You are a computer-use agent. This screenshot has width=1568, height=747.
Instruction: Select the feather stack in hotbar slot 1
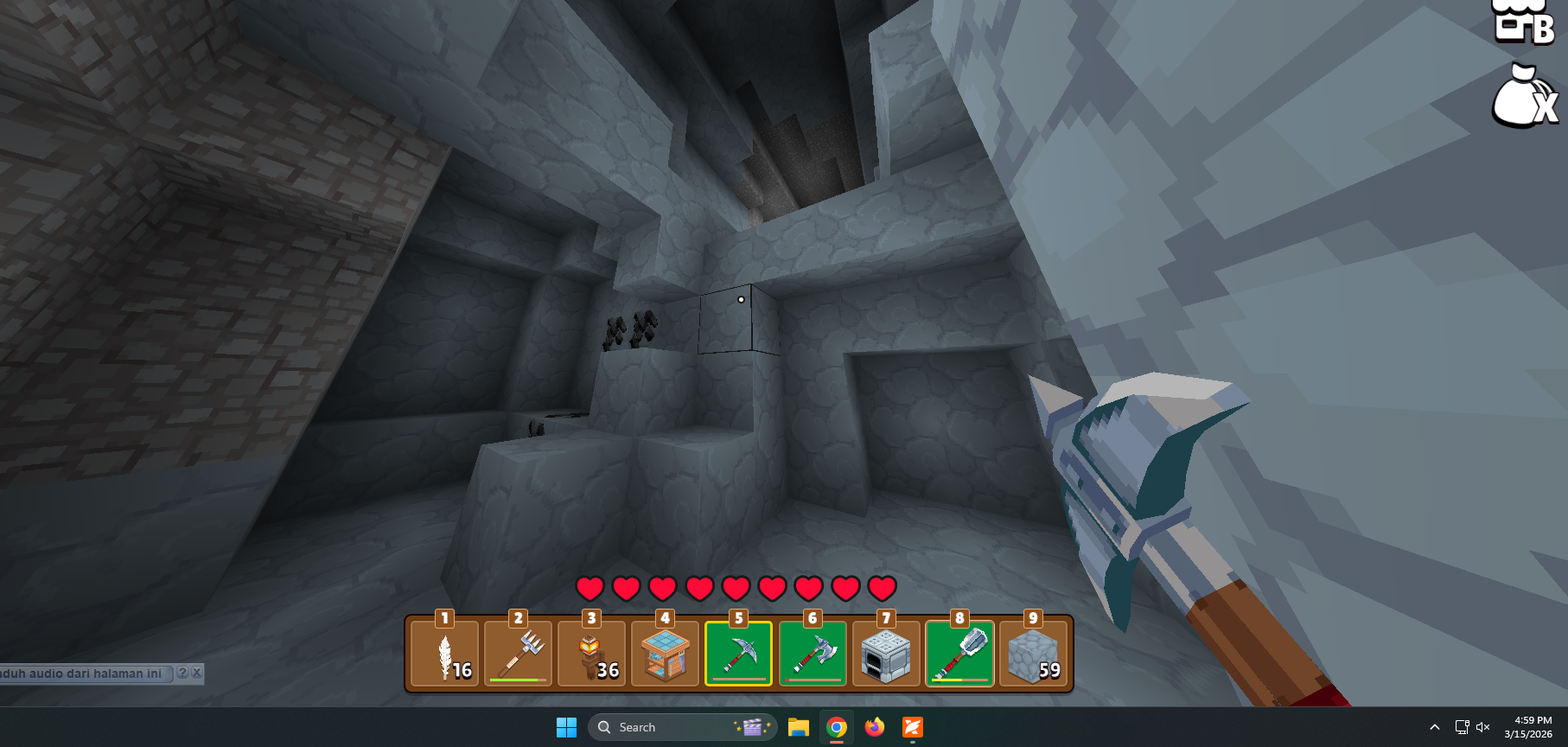point(444,654)
